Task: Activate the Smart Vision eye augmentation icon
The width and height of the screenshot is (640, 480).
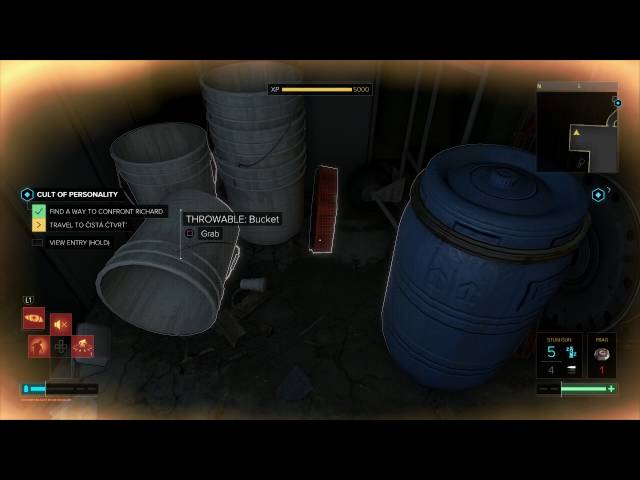Action: coord(33,318)
